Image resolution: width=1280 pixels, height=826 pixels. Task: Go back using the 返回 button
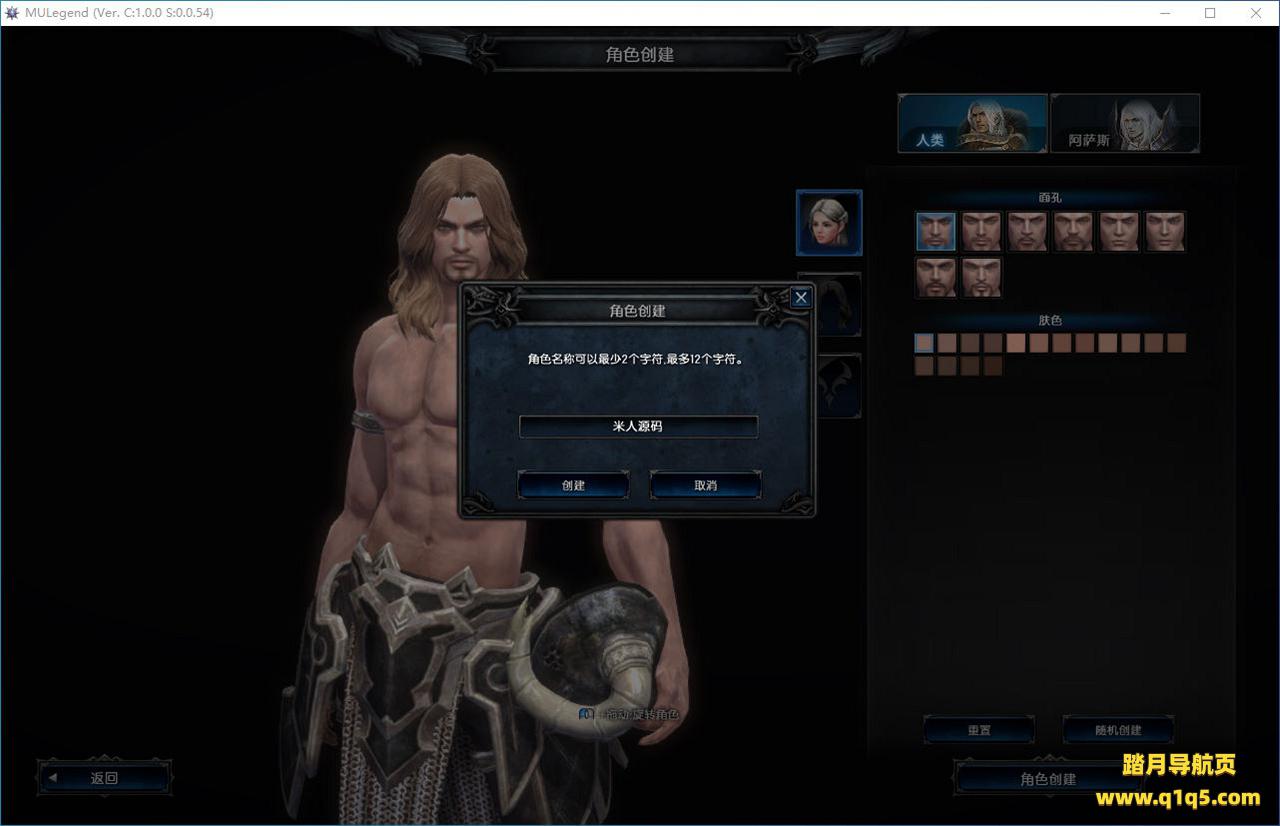(x=104, y=778)
